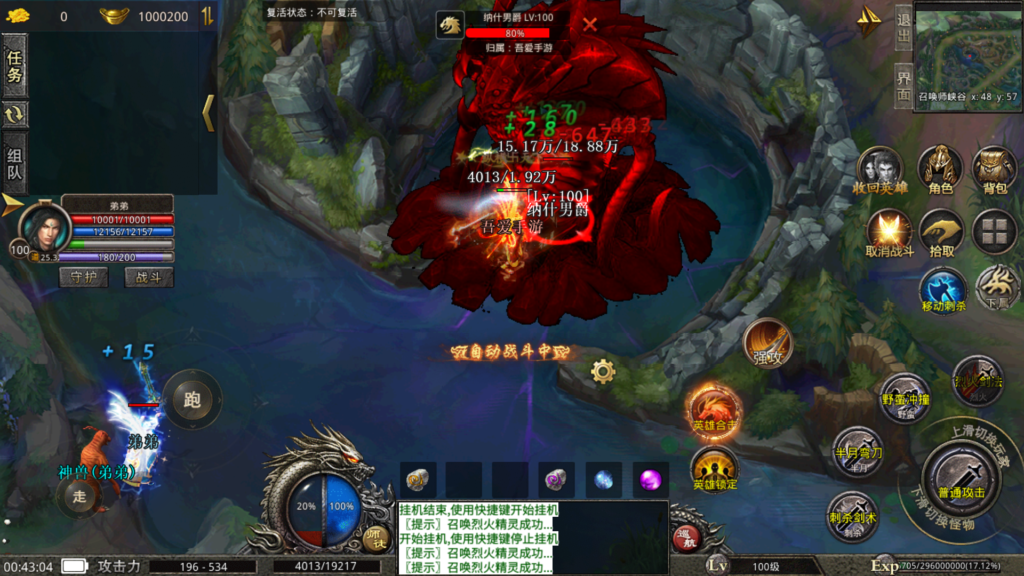Use the 普通攻击 normal attack button
The width and height of the screenshot is (1024, 576).
point(960,474)
